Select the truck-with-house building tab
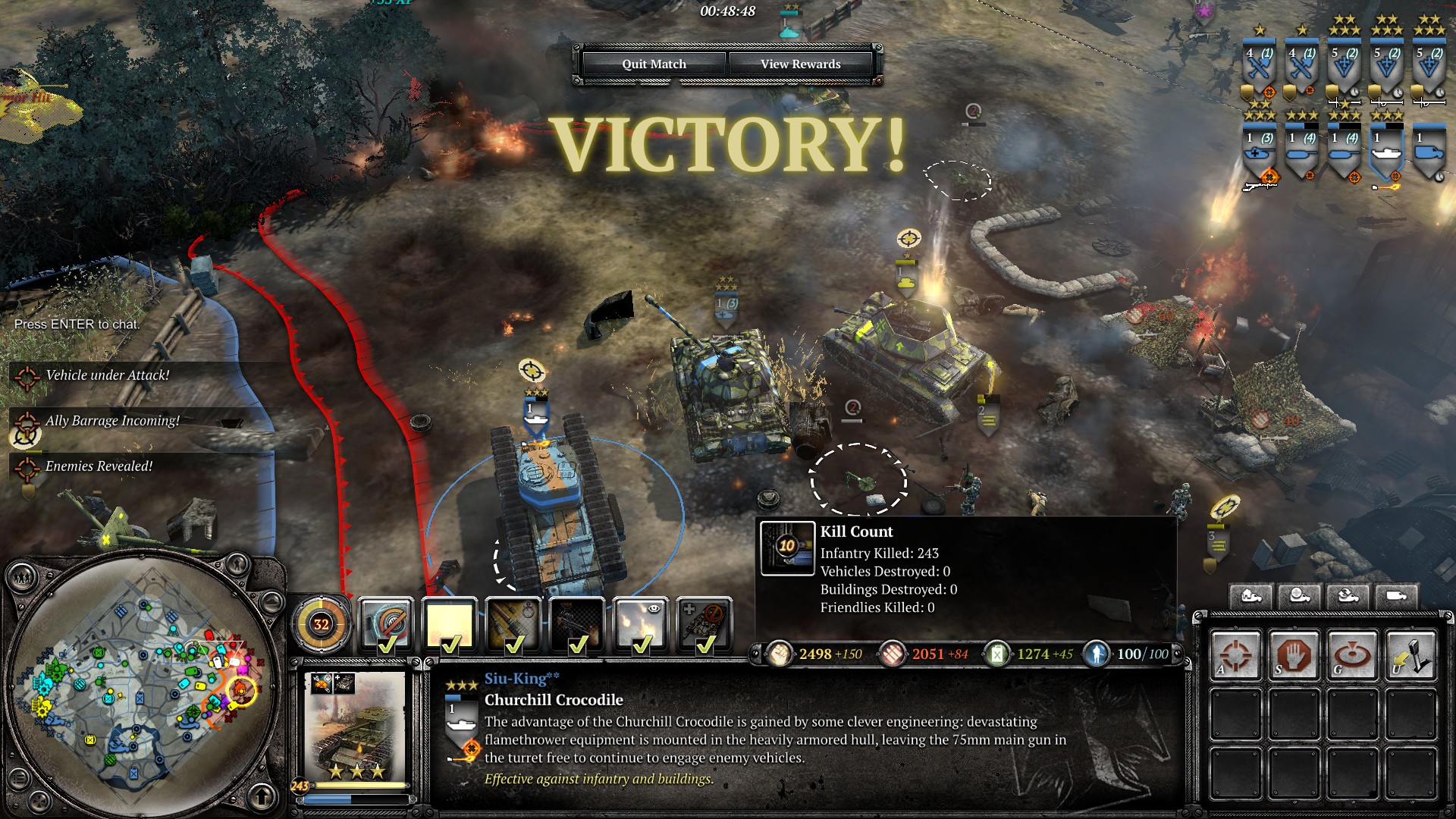 click(x=1251, y=596)
